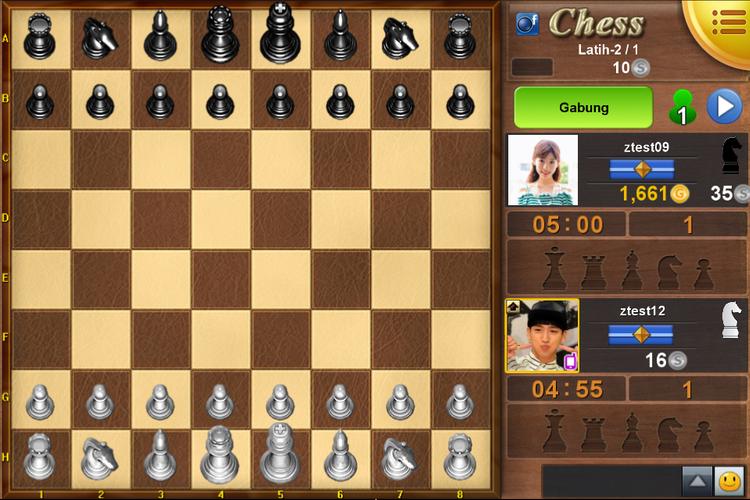
Task: Select the black king piece
Action: [280, 35]
